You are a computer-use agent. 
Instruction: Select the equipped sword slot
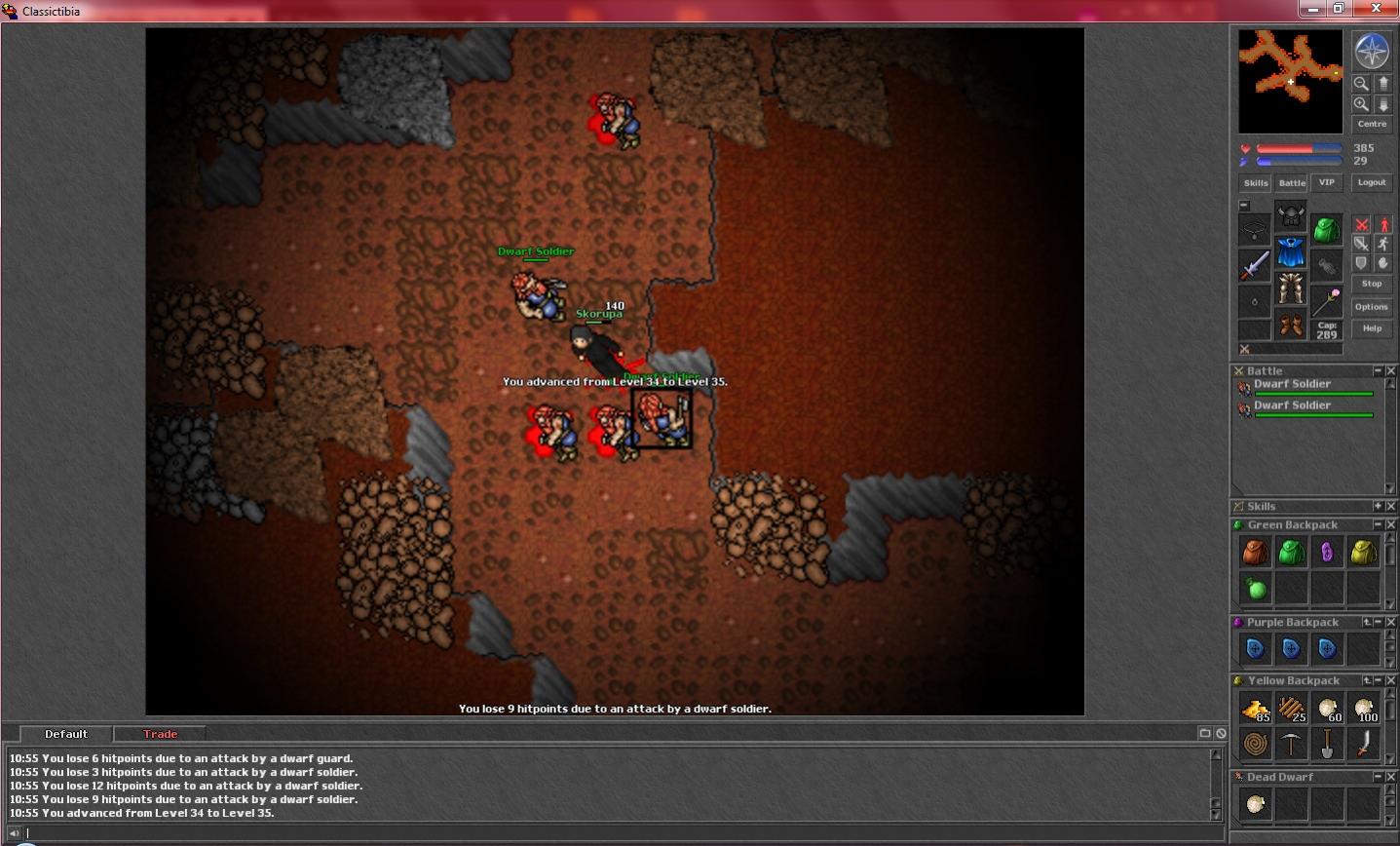1255,265
